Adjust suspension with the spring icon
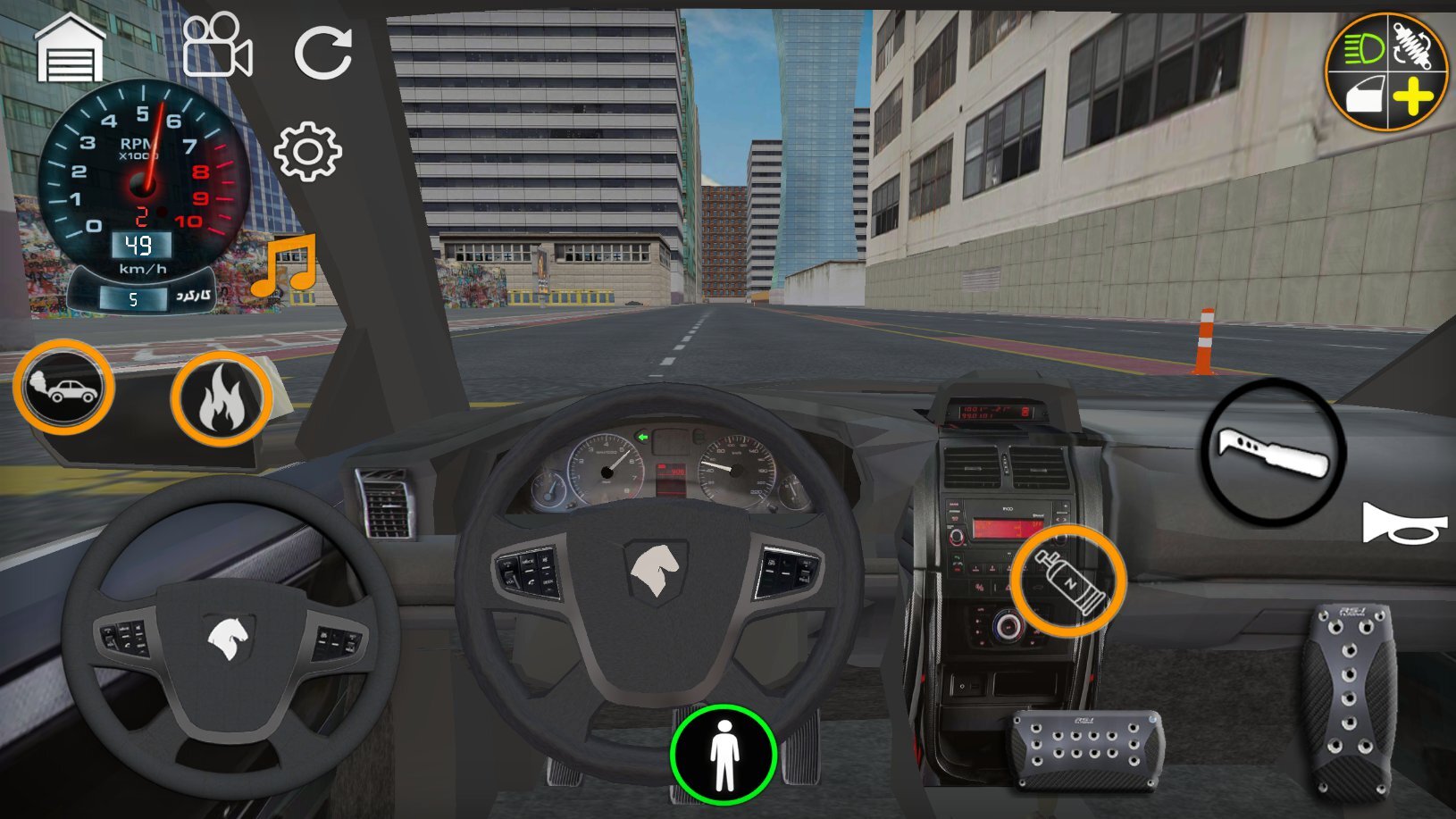Viewport: 1456px width, 819px height. tap(1414, 45)
